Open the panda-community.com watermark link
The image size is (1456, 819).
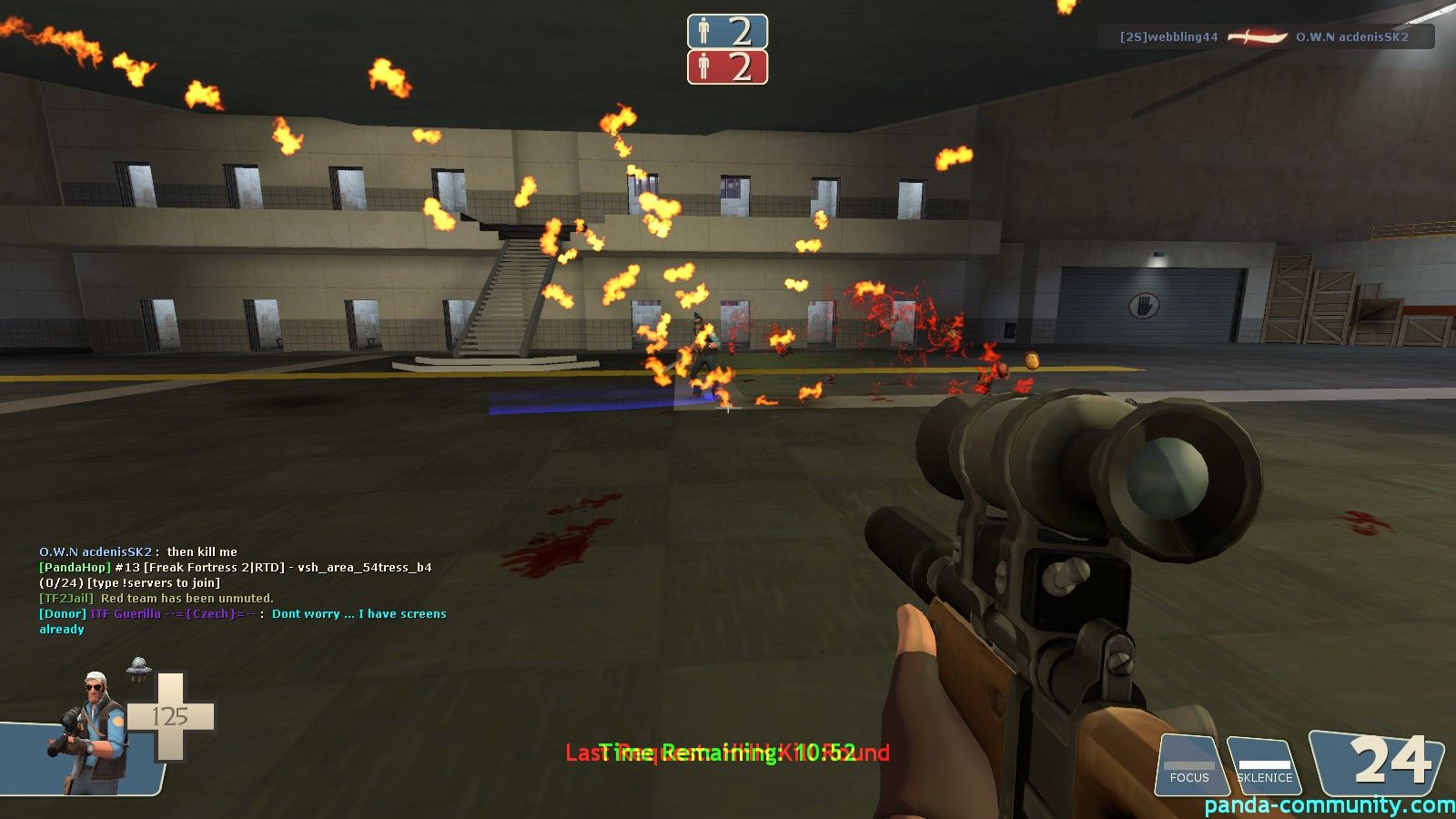[x=1329, y=805]
